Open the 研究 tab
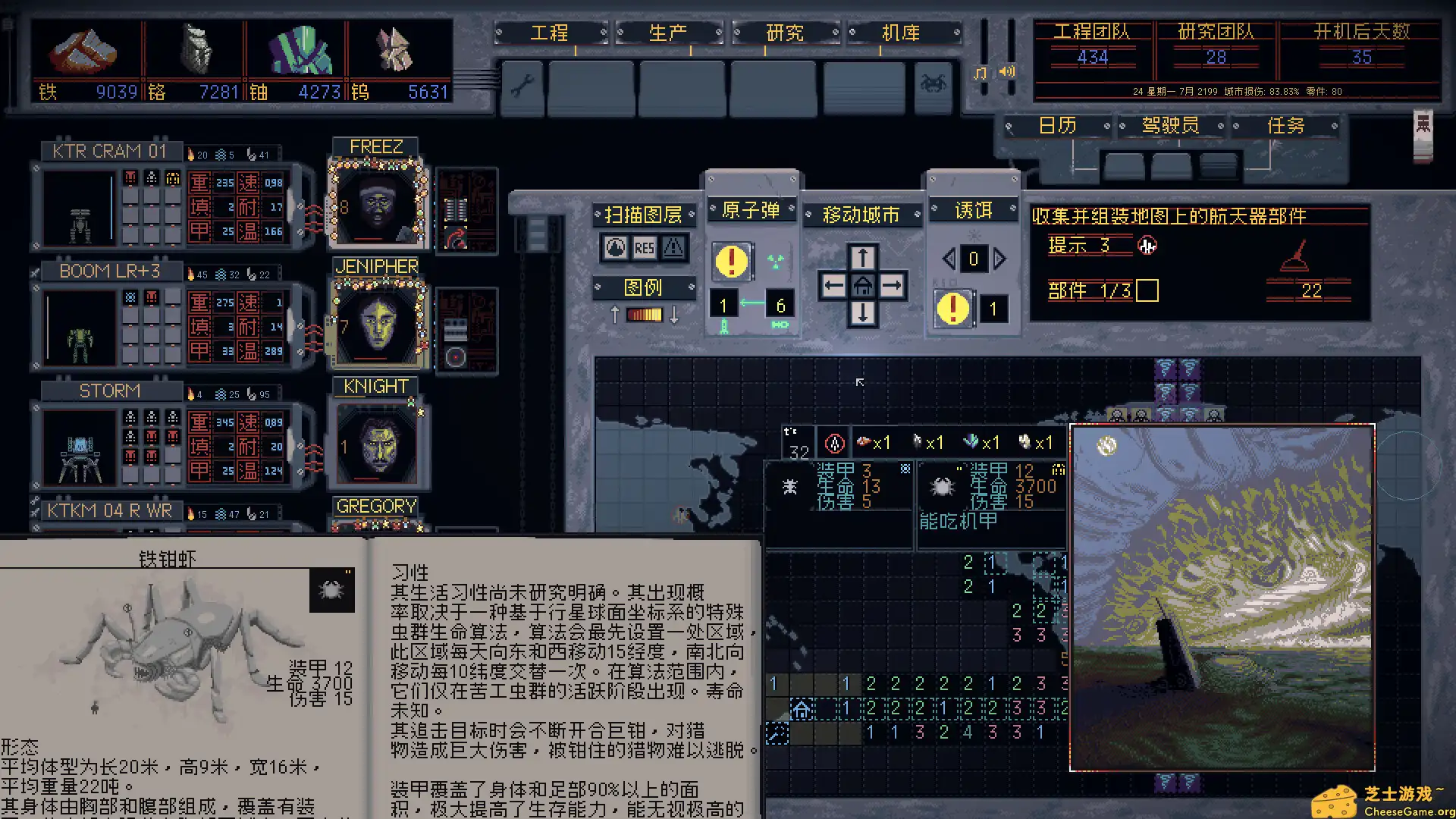The height and width of the screenshot is (819, 1456). point(785,33)
